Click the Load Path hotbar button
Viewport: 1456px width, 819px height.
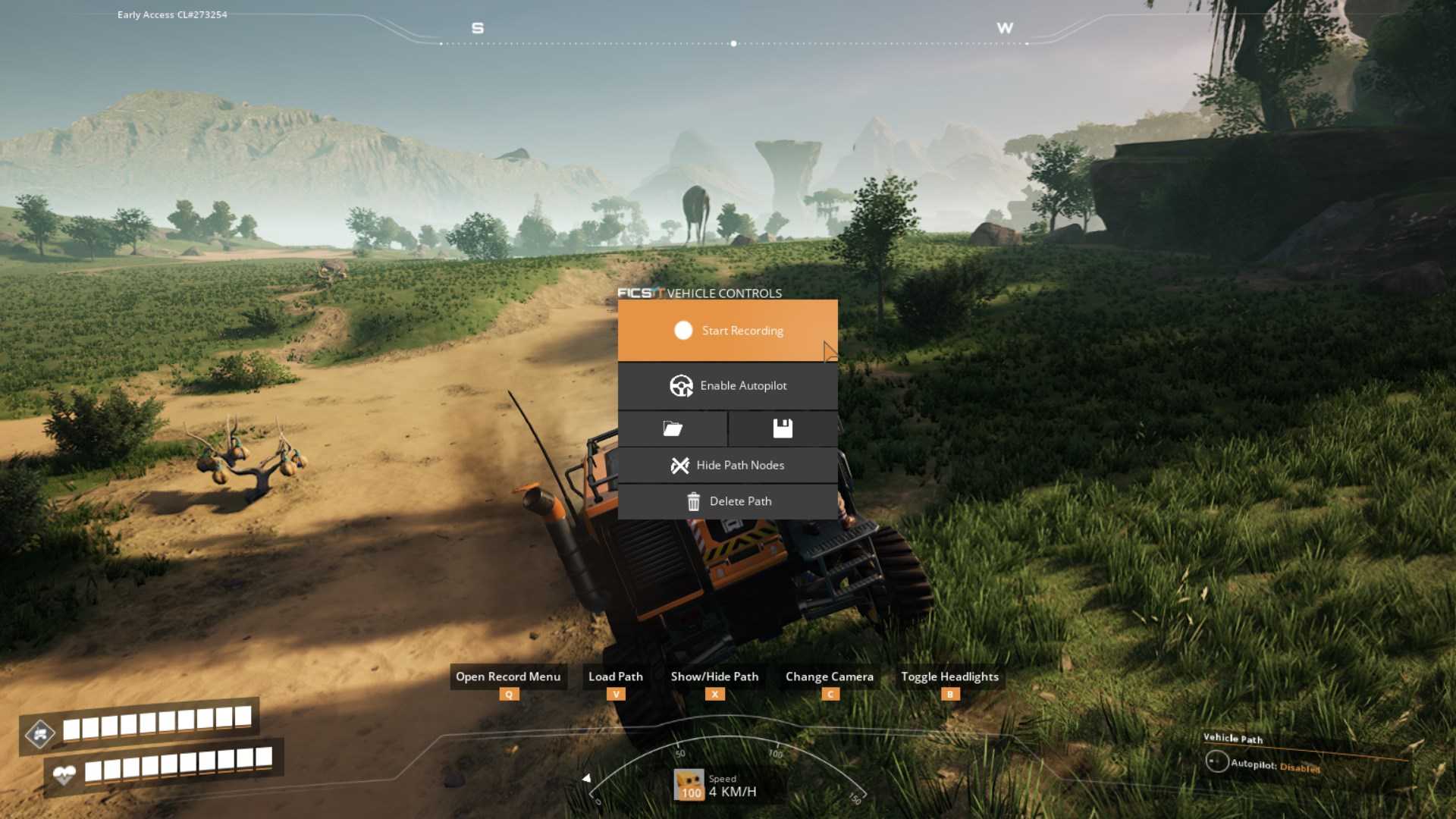(616, 676)
